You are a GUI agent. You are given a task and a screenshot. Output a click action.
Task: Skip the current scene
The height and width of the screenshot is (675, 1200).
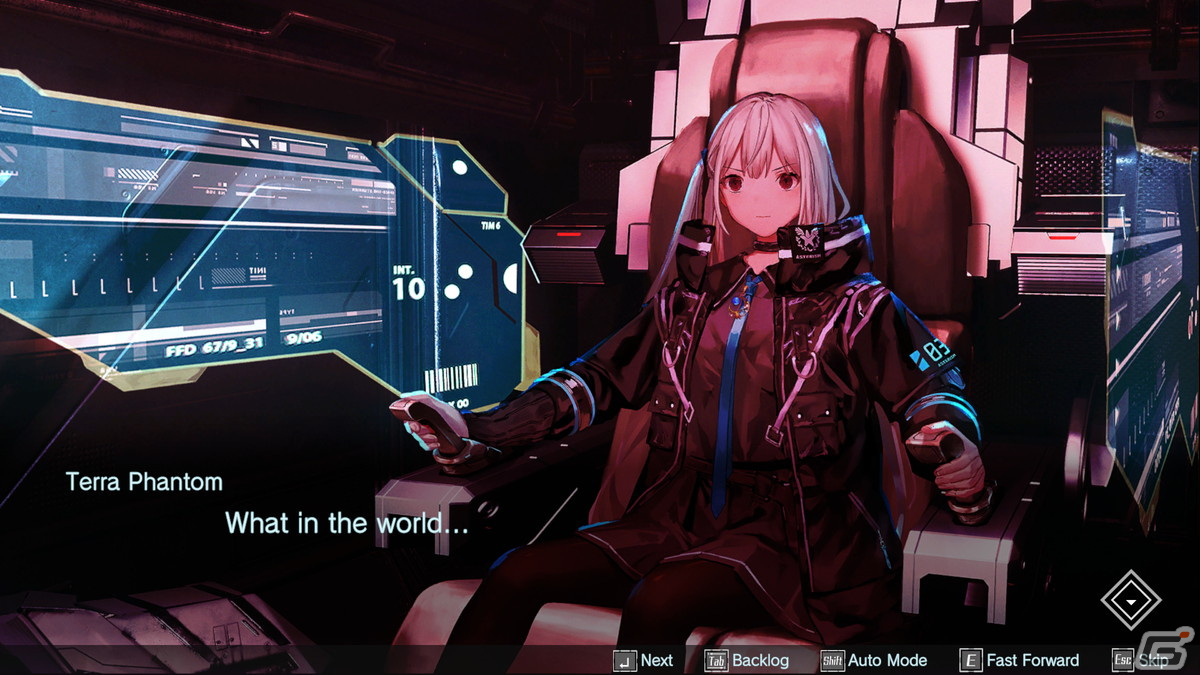1140,660
